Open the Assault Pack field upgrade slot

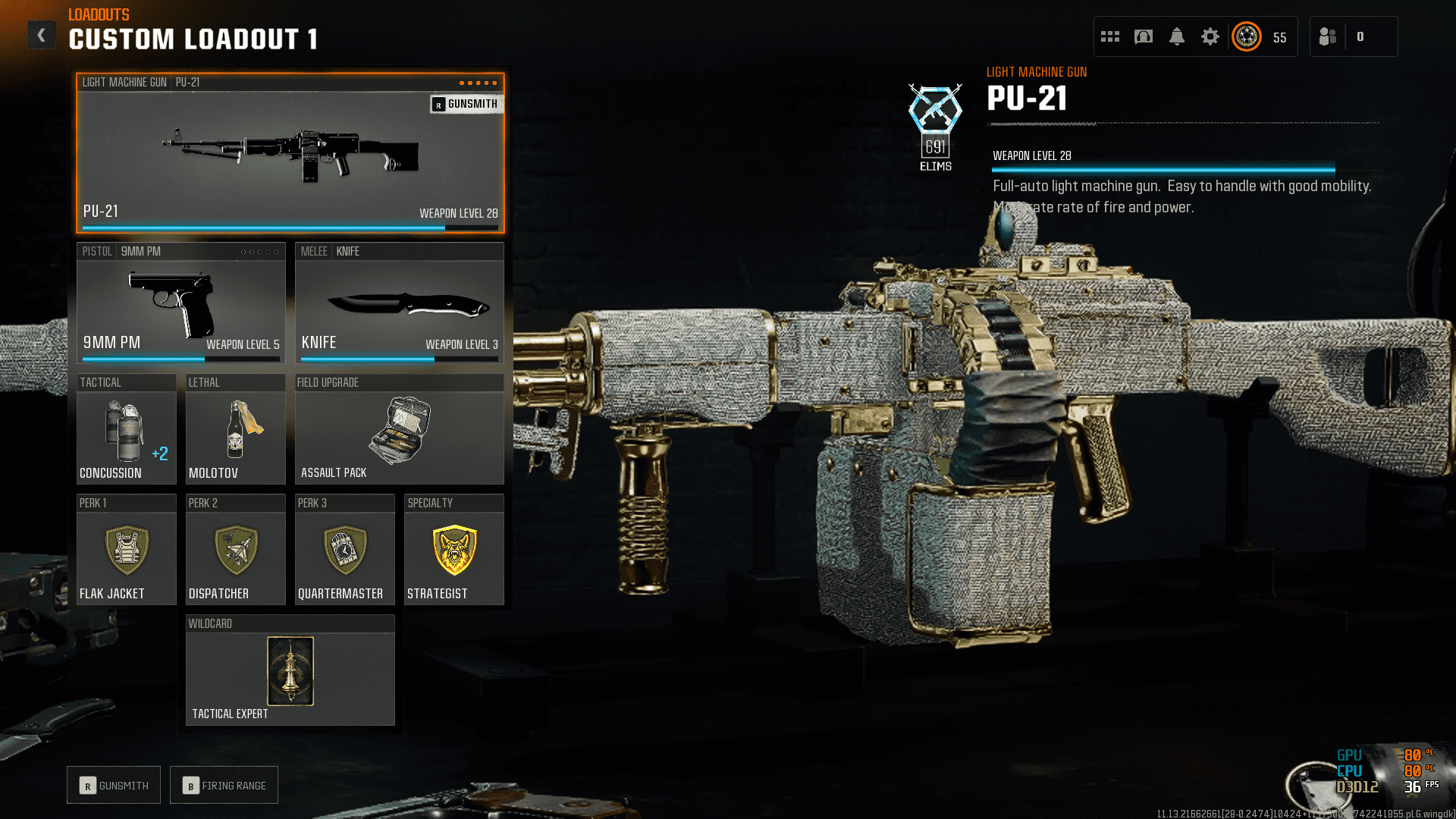(x=399, y=429)
